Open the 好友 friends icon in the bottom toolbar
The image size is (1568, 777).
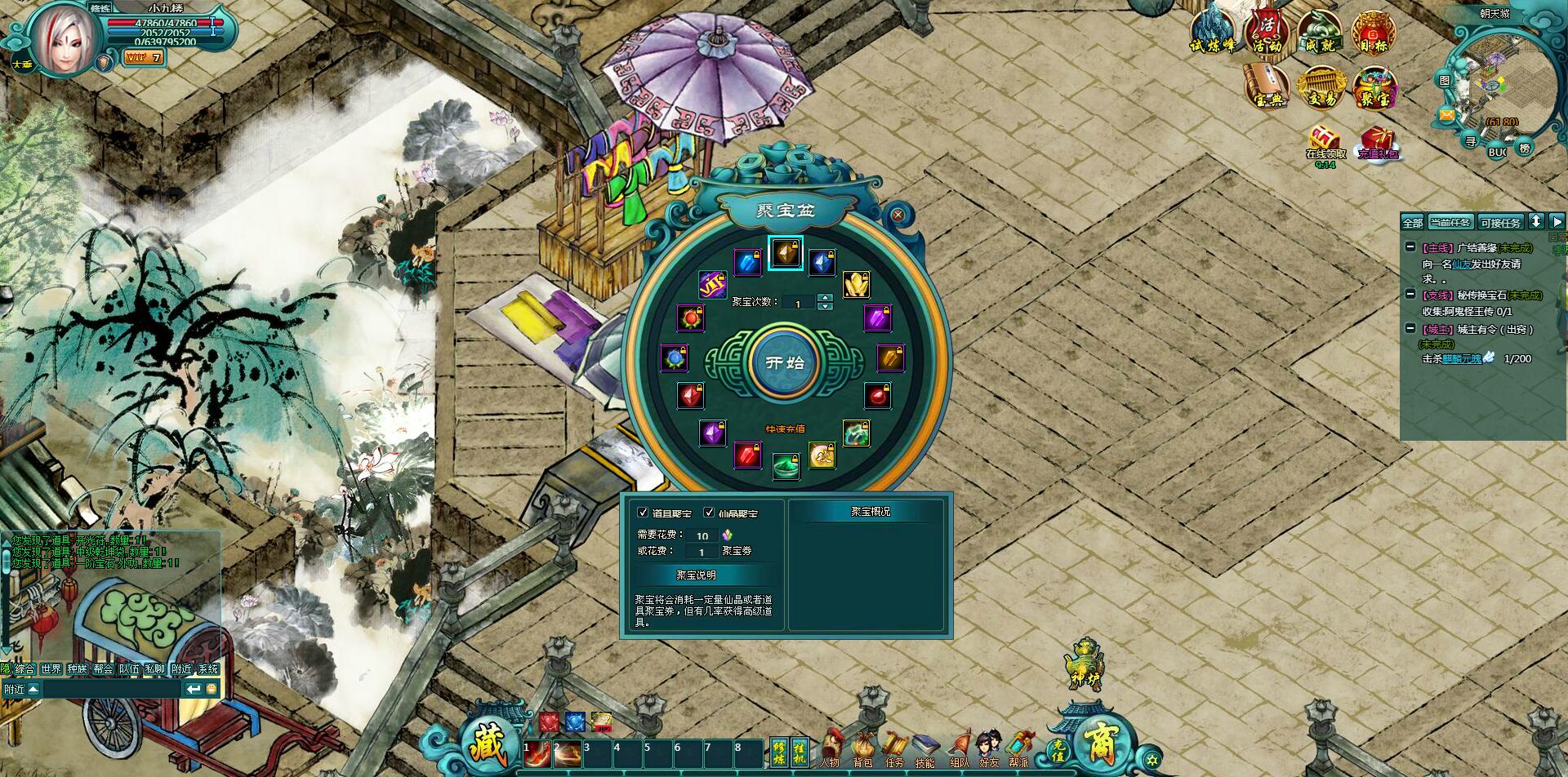988,744
